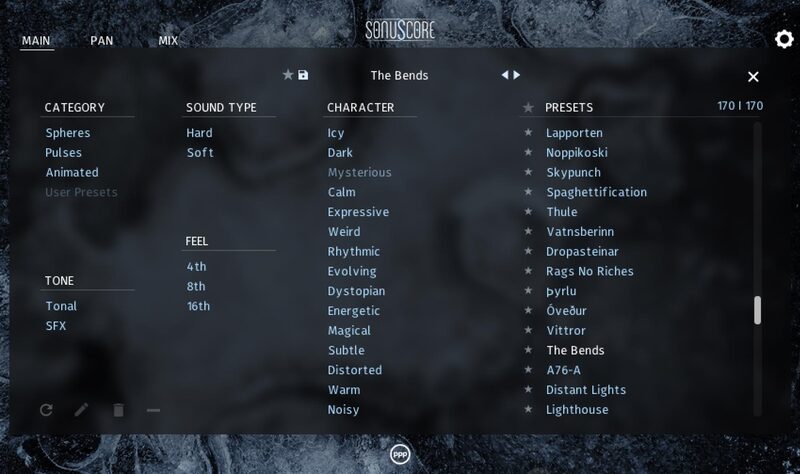The width and height of the screenshot is (800, 474).
Task: Switch to the PAN tab
Action: point(101,41)
